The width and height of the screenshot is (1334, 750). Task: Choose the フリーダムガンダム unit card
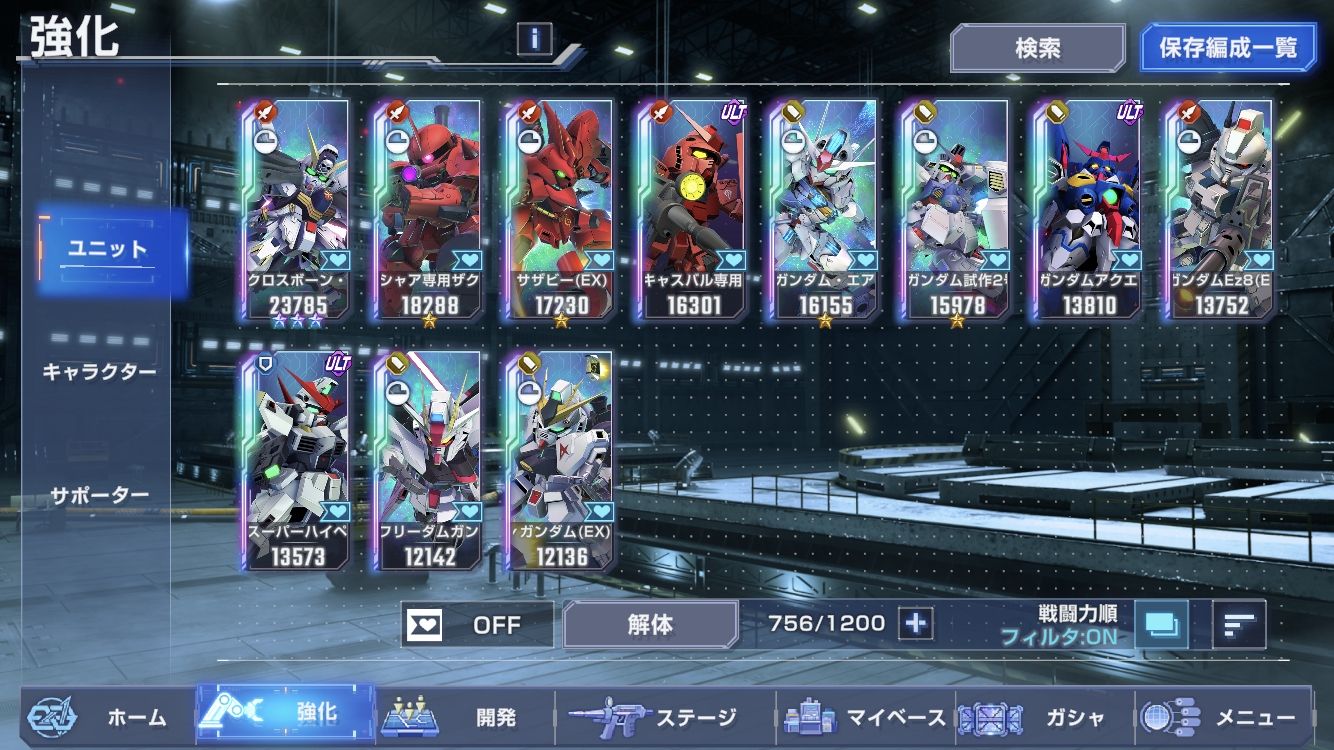coord(430,460)
